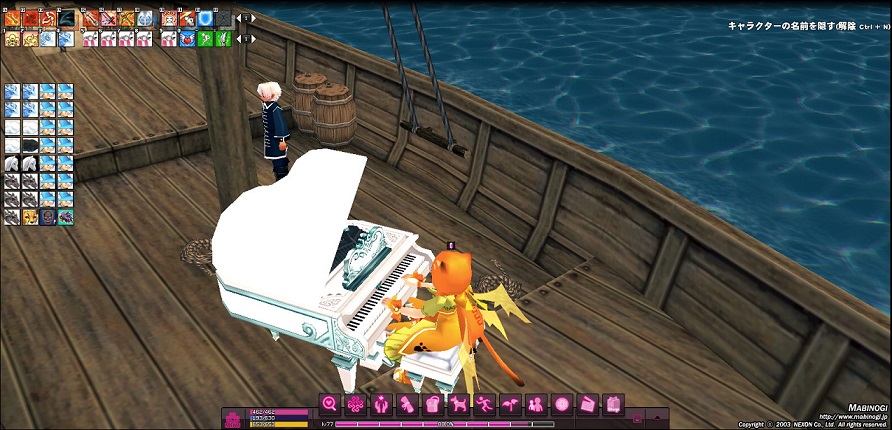Activate the blue shield skill
The height and width of the screenshot is (430, 892).
click(x=205, y=18)
